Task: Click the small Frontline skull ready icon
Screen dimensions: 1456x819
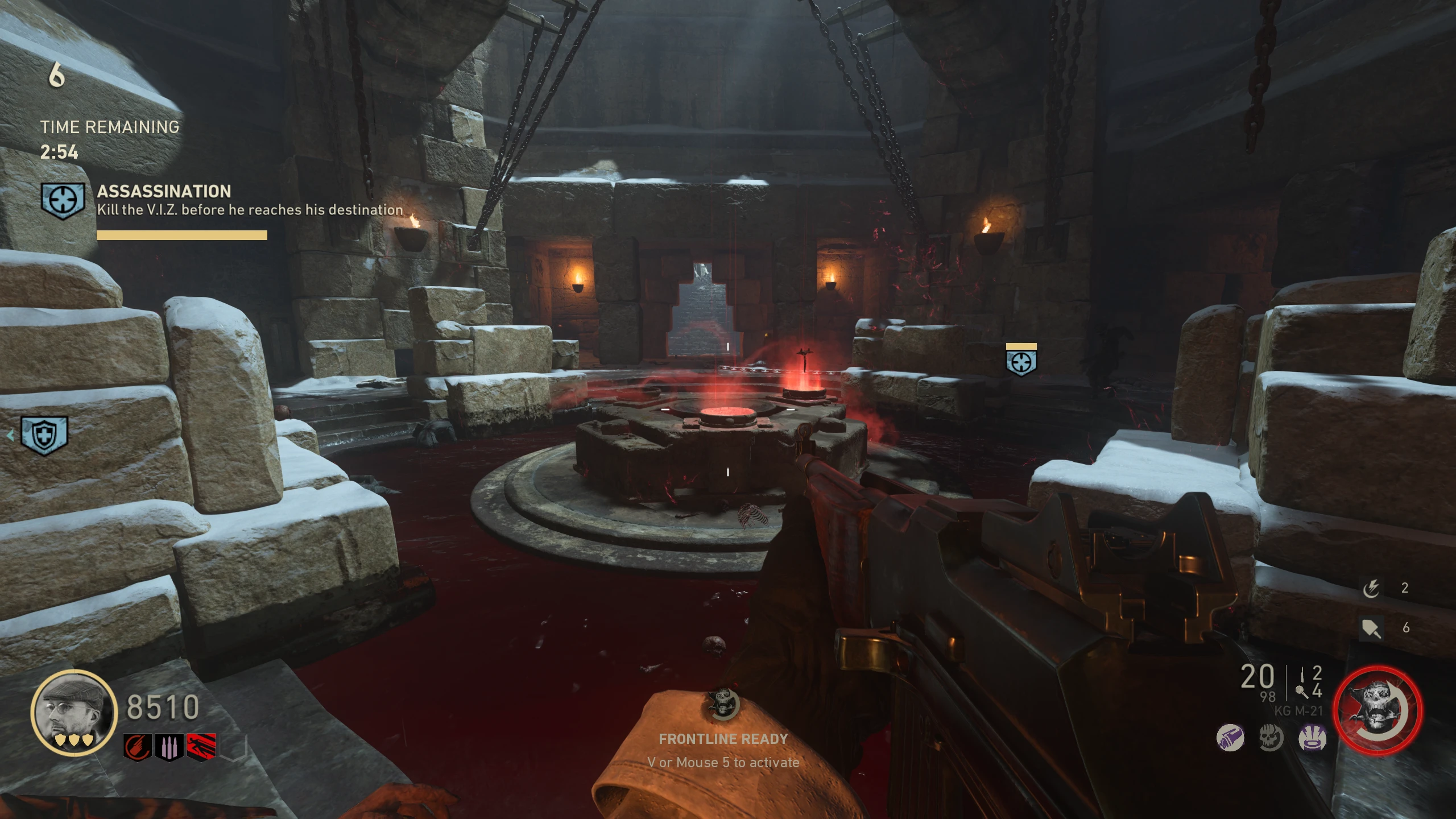Action: pos(723,704)
